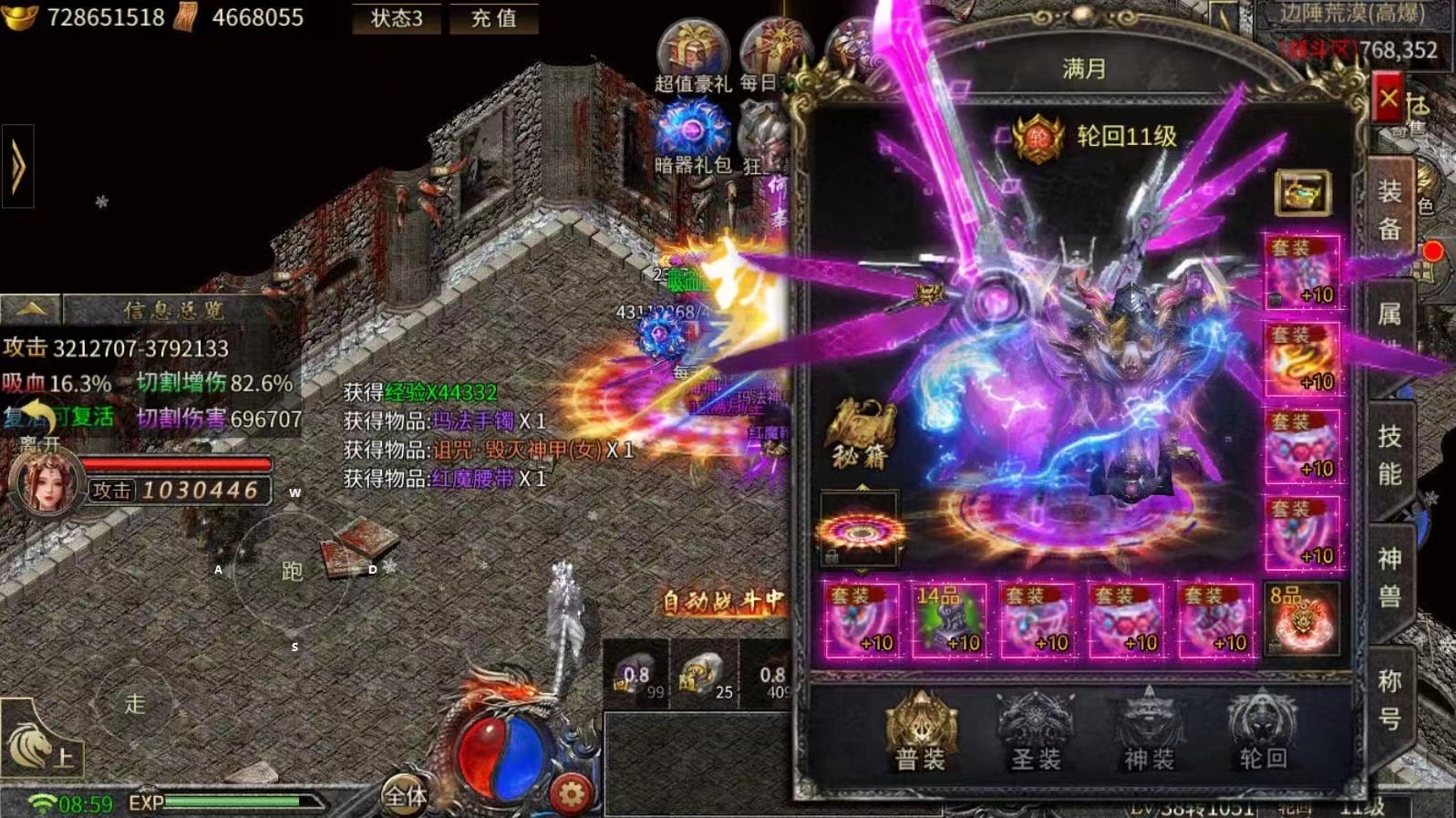
Task: Open the 秘籍 secret manual
Action: click(860, 434)
